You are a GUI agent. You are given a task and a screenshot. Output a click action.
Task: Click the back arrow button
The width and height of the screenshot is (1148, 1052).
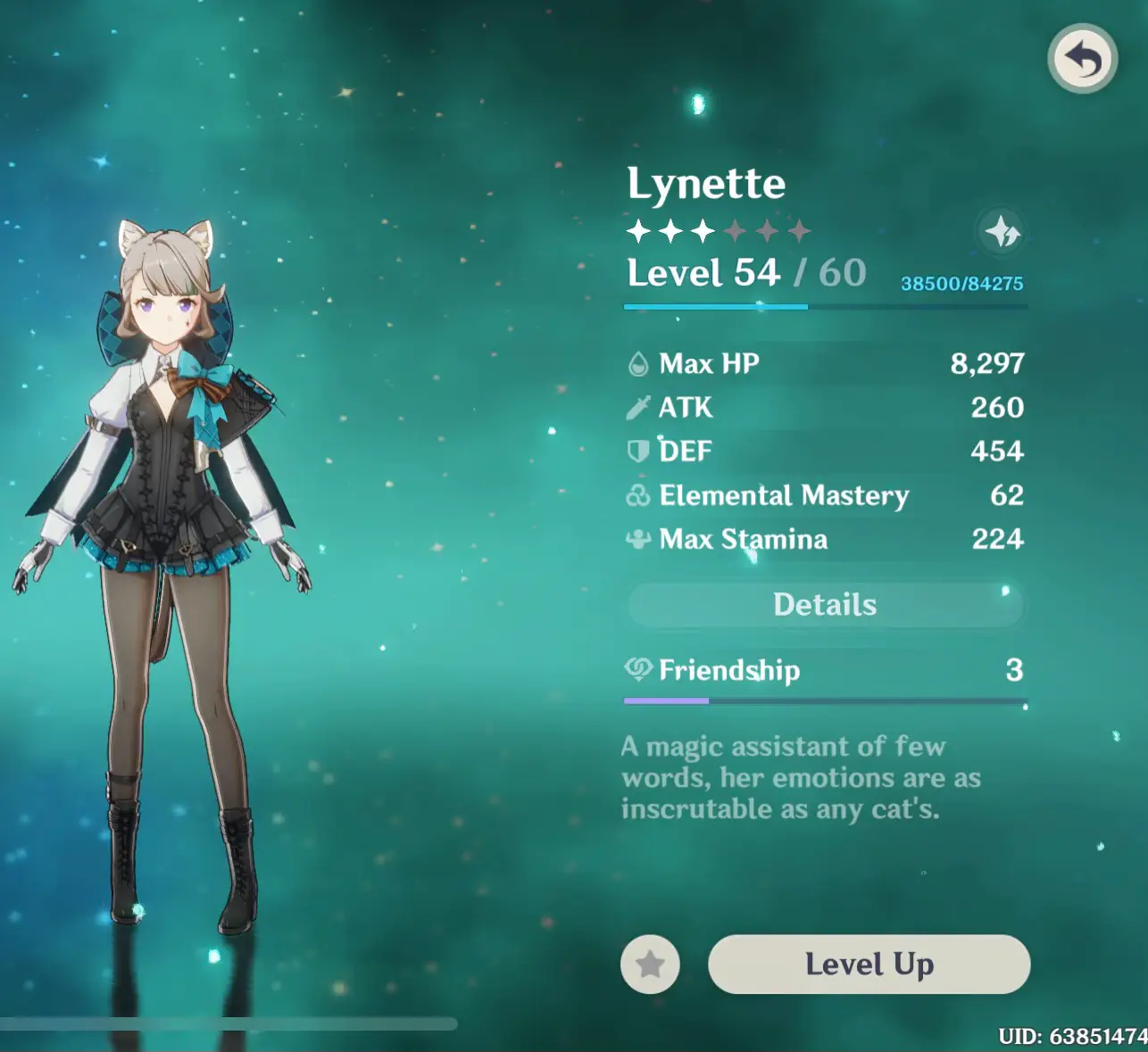pos(1082,60)
